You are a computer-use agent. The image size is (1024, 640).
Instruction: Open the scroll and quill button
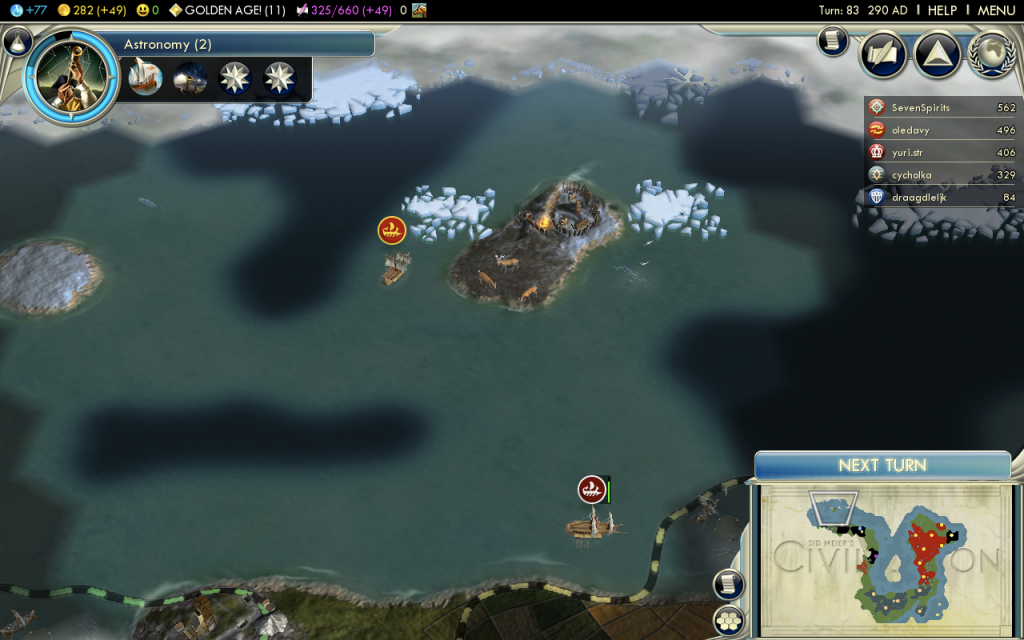tap(883, 54)
